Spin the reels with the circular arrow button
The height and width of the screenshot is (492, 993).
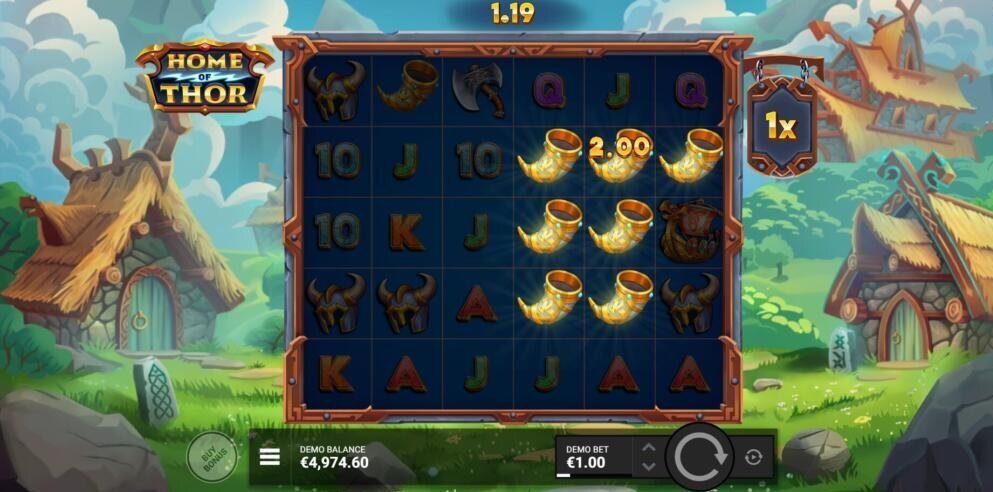coord(696,458)
